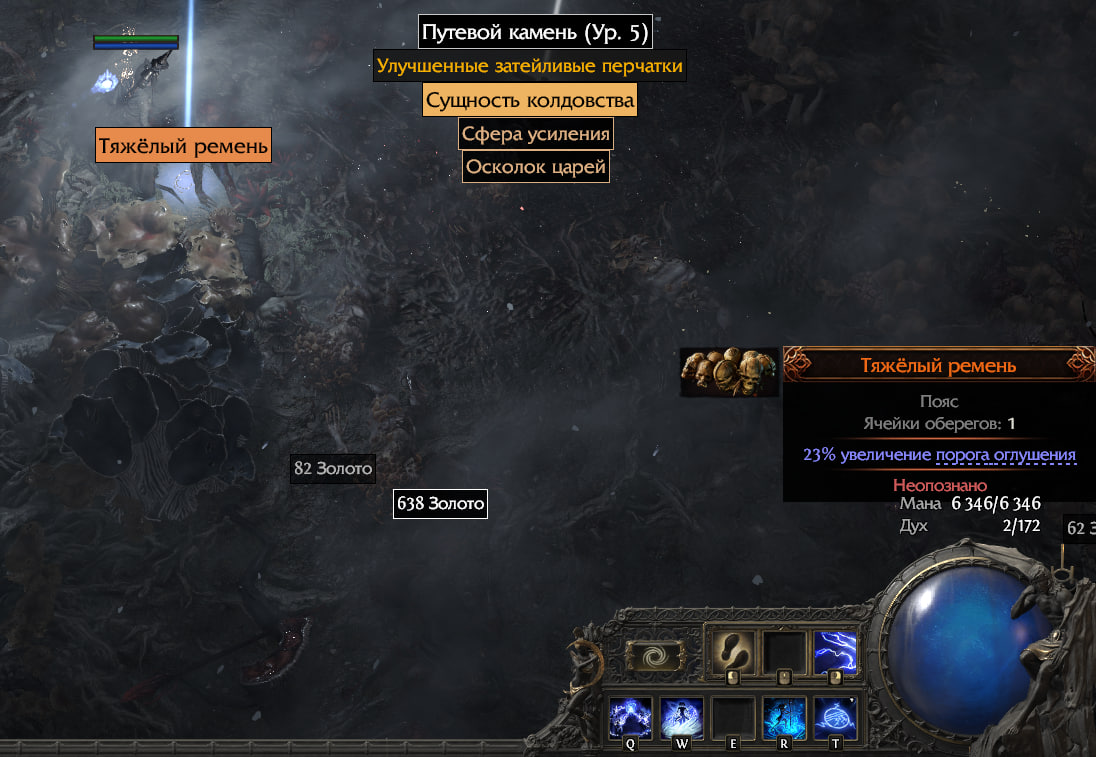Use the W skill icon

click(x=682, y=718)
